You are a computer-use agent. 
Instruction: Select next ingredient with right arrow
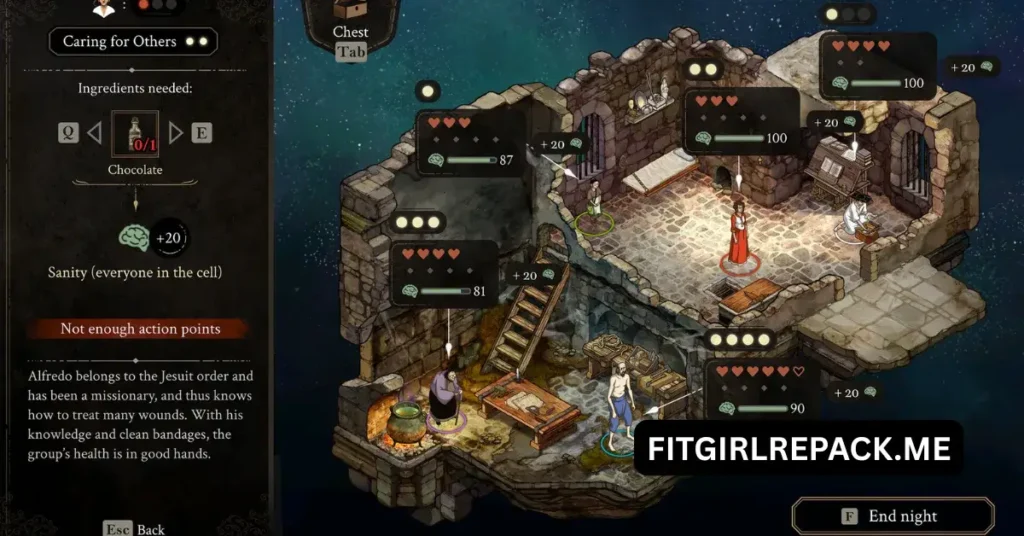pyautogui.click(x=176, y=133)
